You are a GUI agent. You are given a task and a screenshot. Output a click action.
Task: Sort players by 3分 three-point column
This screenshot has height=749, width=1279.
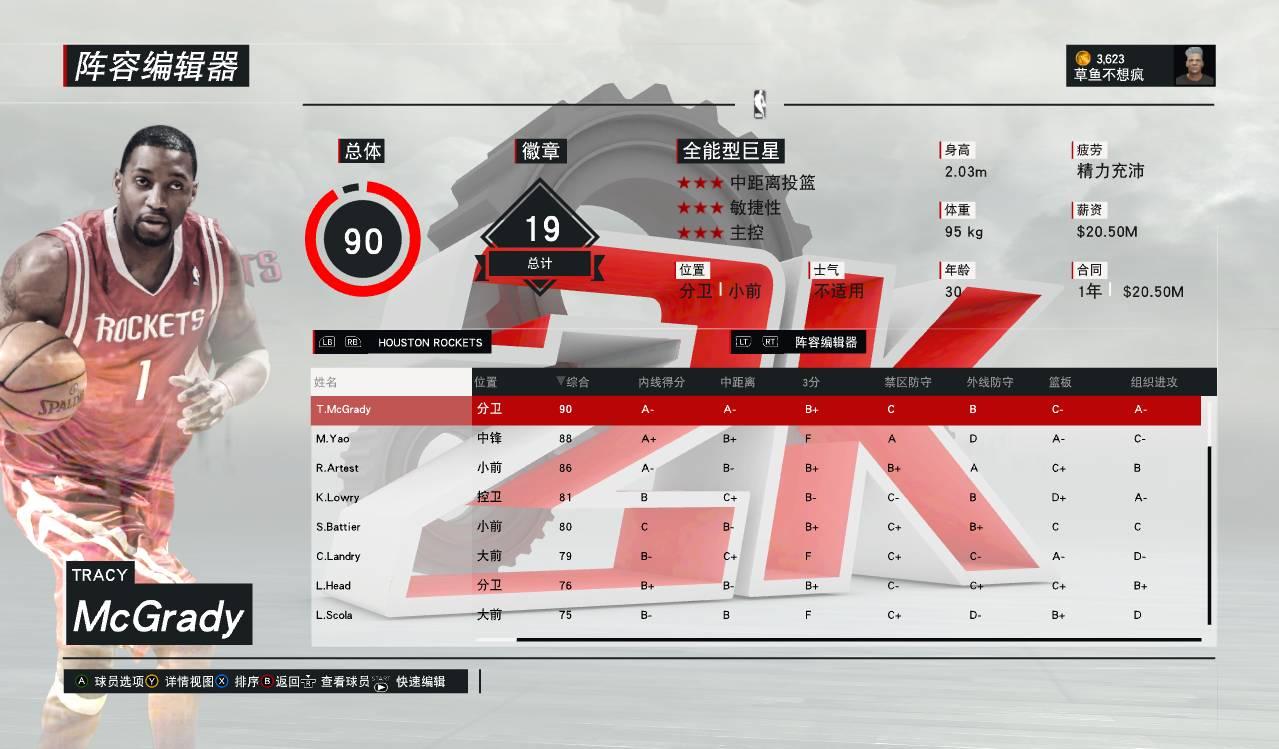point(812,382)
